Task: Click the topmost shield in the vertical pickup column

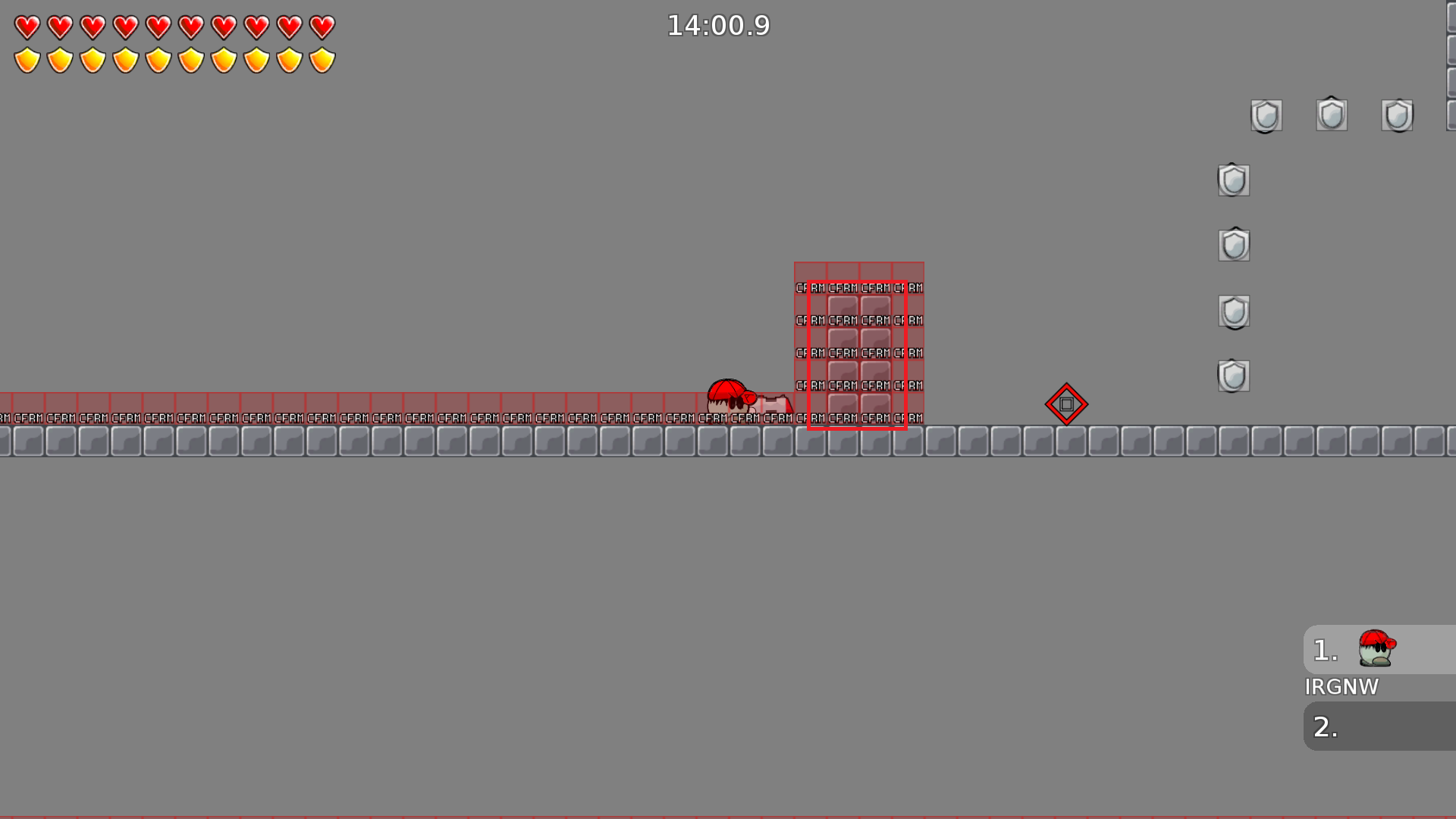Action: coord(1233,180)
